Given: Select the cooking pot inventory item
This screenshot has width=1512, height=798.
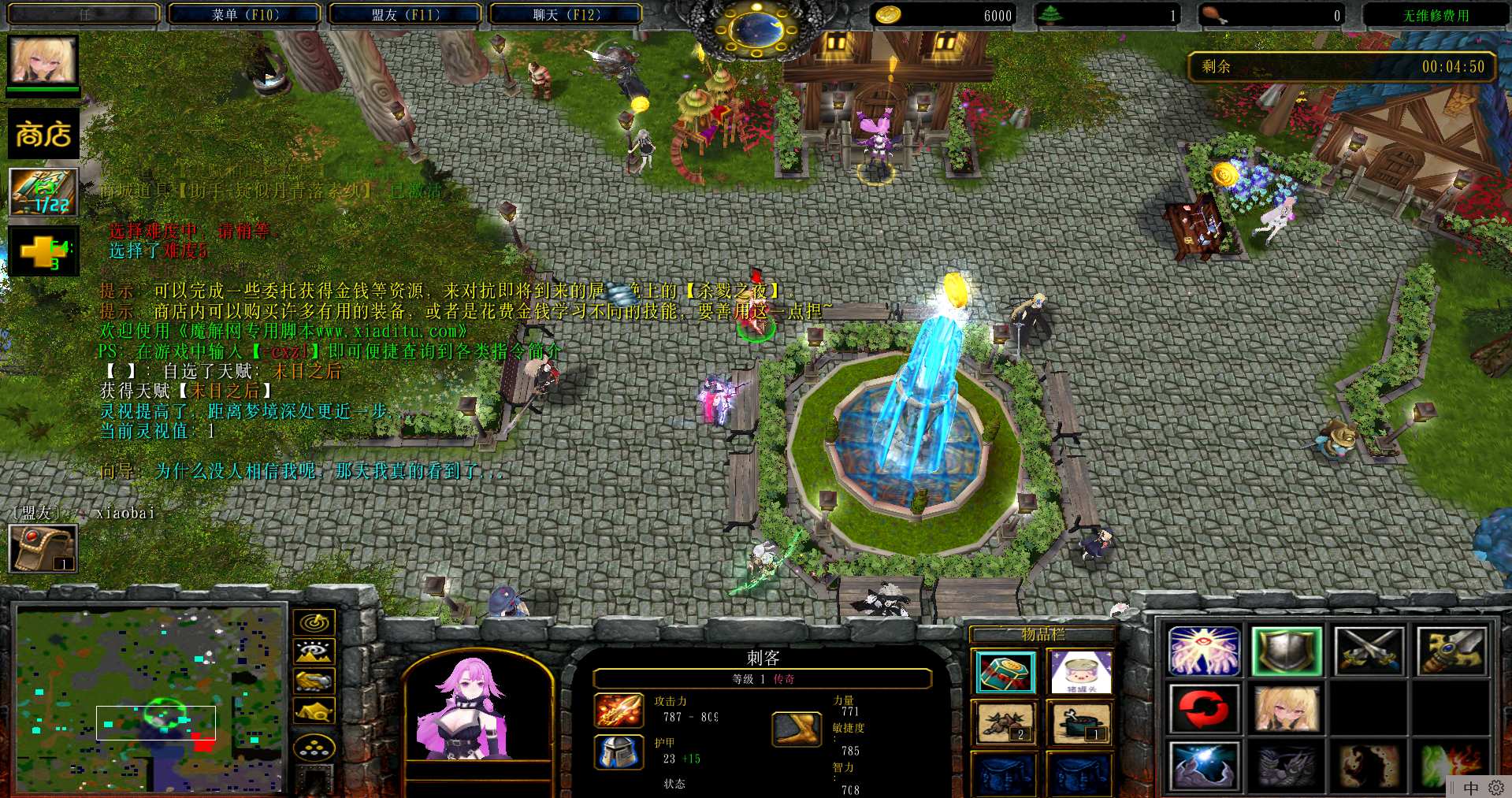Looking at the screenshot, I should [x=1082, y=722].
